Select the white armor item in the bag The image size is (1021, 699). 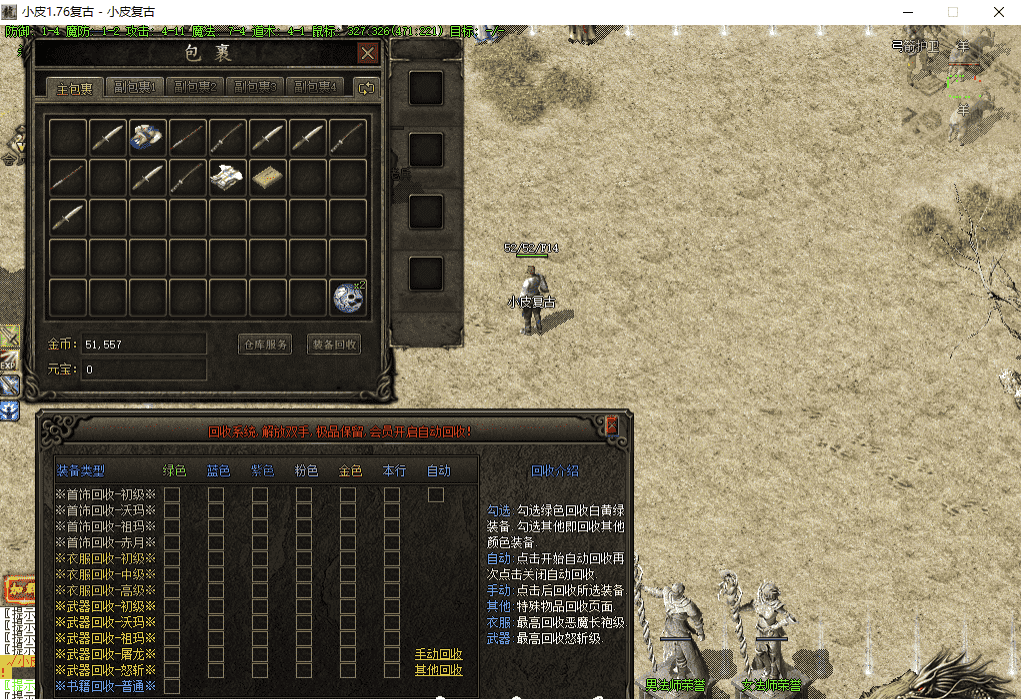click(227, 177)
